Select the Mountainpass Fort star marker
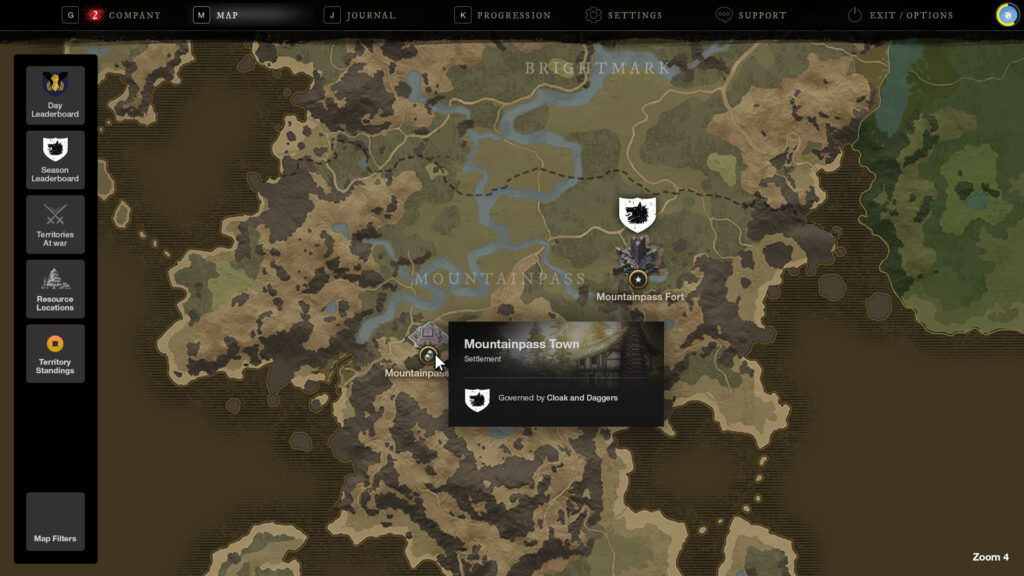Image resolution: width=1024 pixels, height=576 pixels. click(638, 278)
